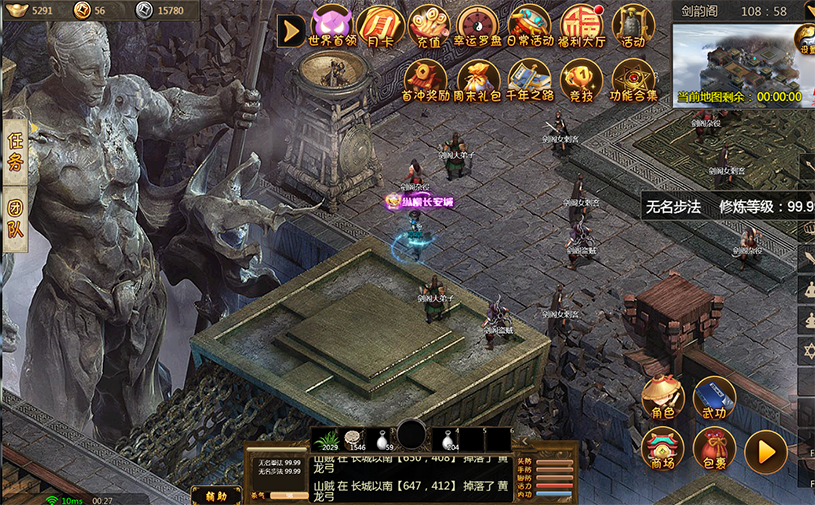Open the 幸运罗盘 lucky compass
Image resolution: width=815 pixels, height=505 pixels.
coord(479,26)
